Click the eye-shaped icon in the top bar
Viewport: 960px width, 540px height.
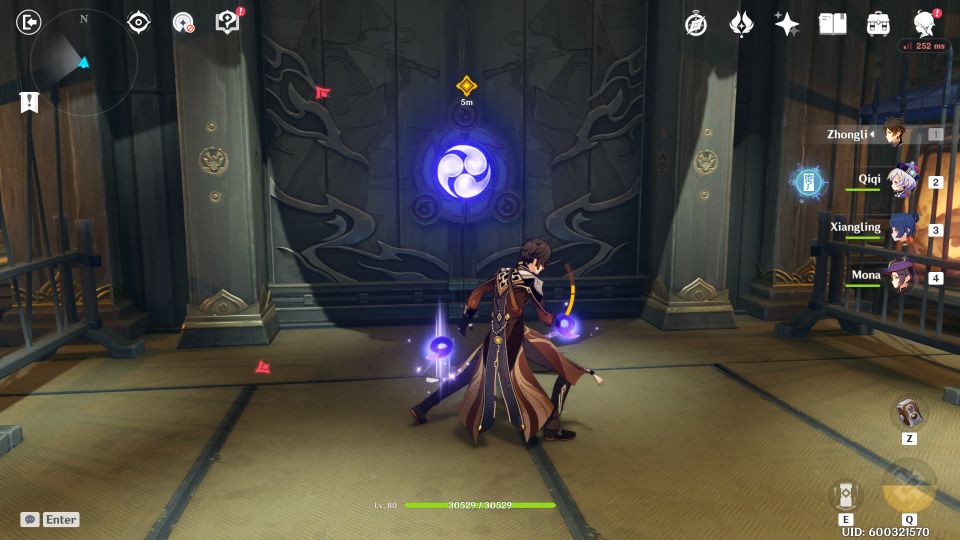tap(139, 23)
